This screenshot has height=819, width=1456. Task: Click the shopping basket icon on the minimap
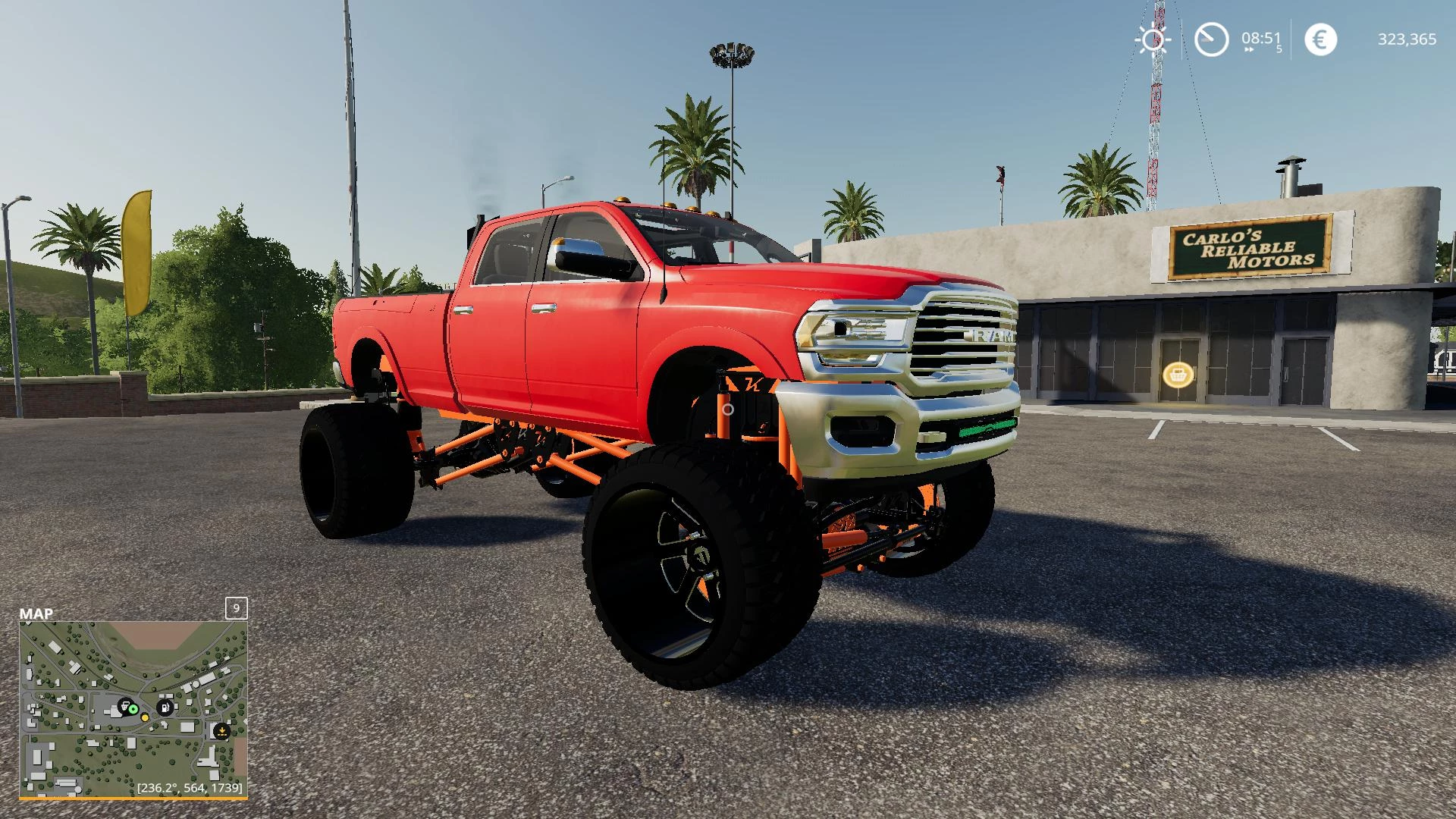tap(125, 706)
